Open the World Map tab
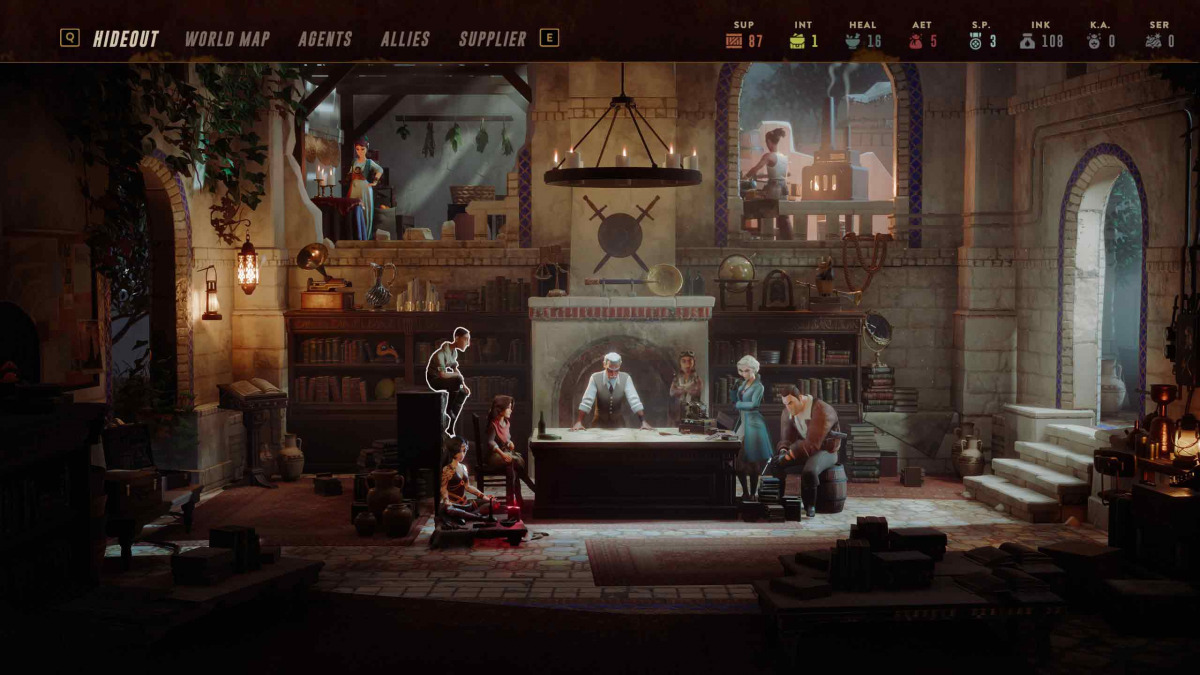The width and height of the screenshot is (1200, 675). 227,39
